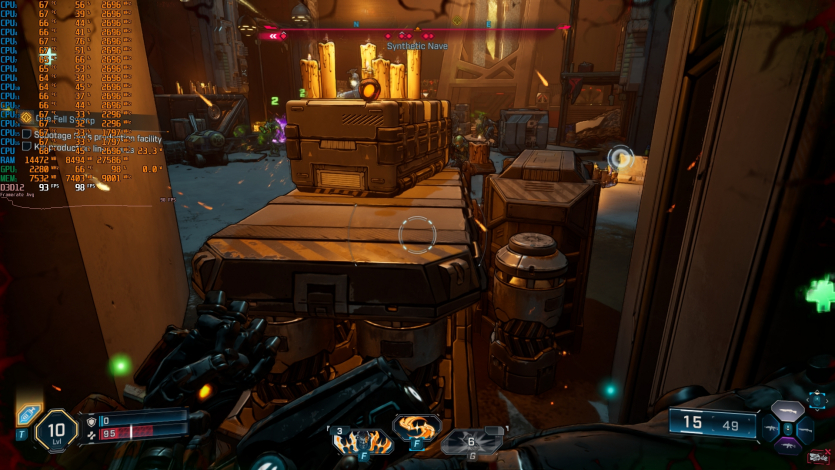This screenshot has height=470, width=835.
Task: Choose the top weapon slot in wheel
Action: [x=789, y=410]
